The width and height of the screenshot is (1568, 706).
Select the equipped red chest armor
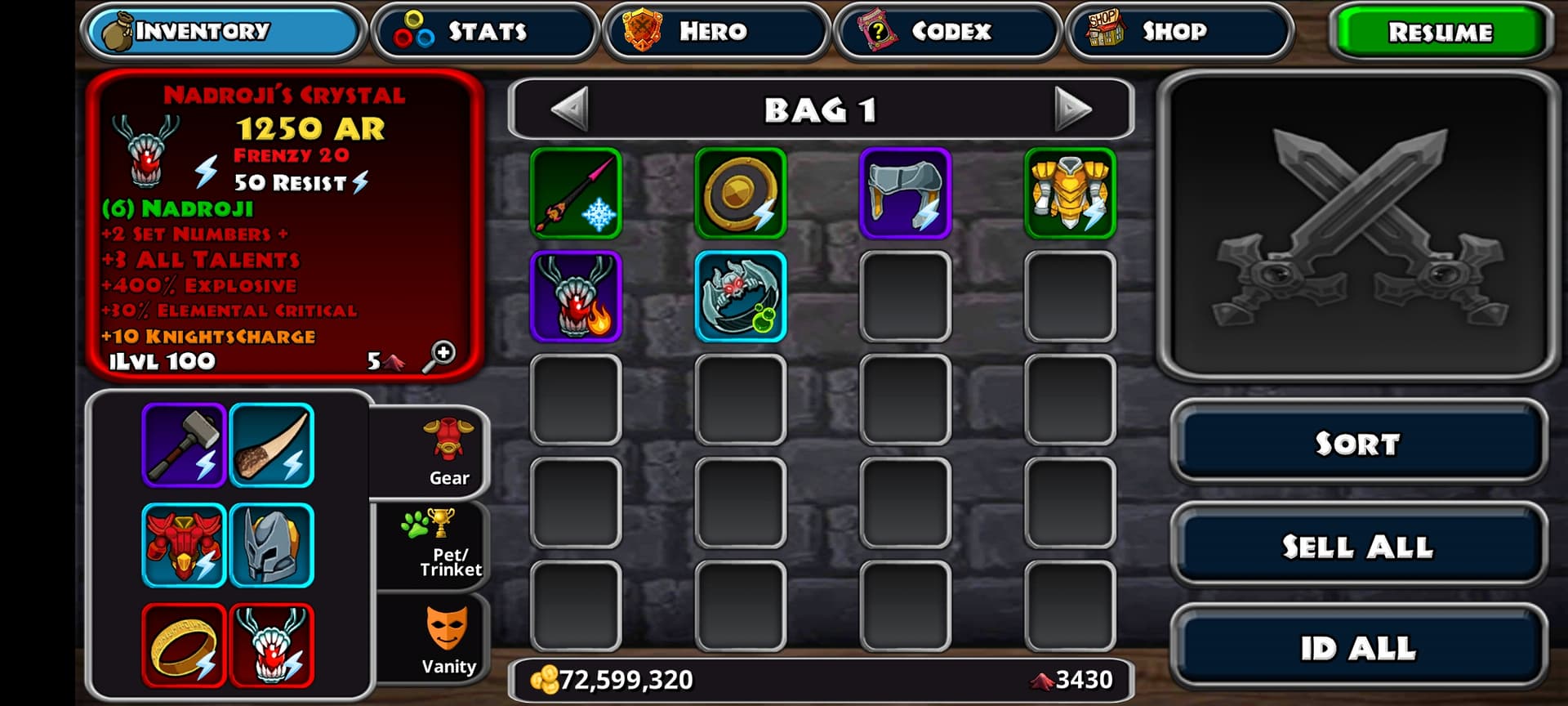[x=184, y=545]
